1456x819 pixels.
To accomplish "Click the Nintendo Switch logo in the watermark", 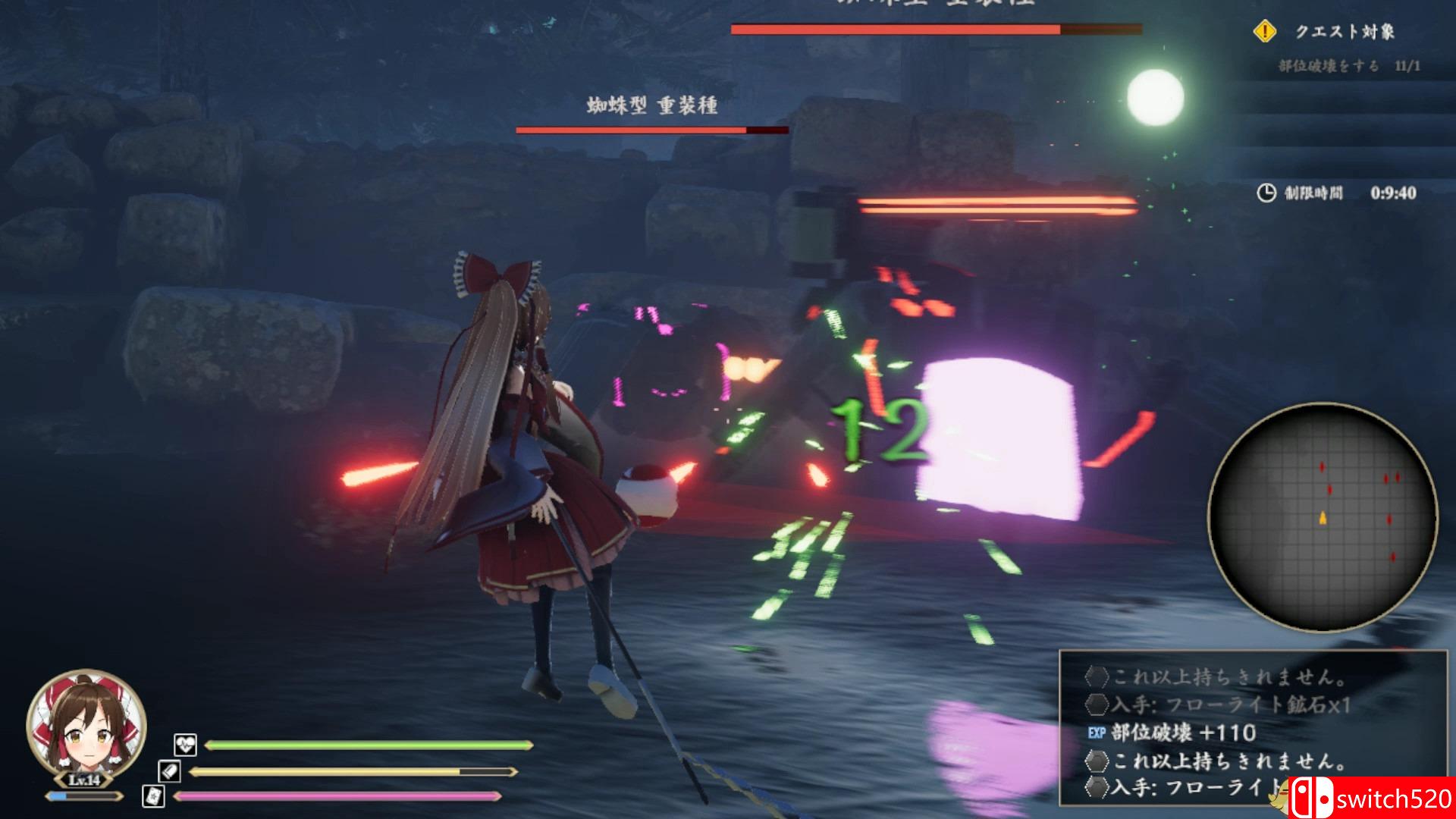I will [x=1314, y=795].
